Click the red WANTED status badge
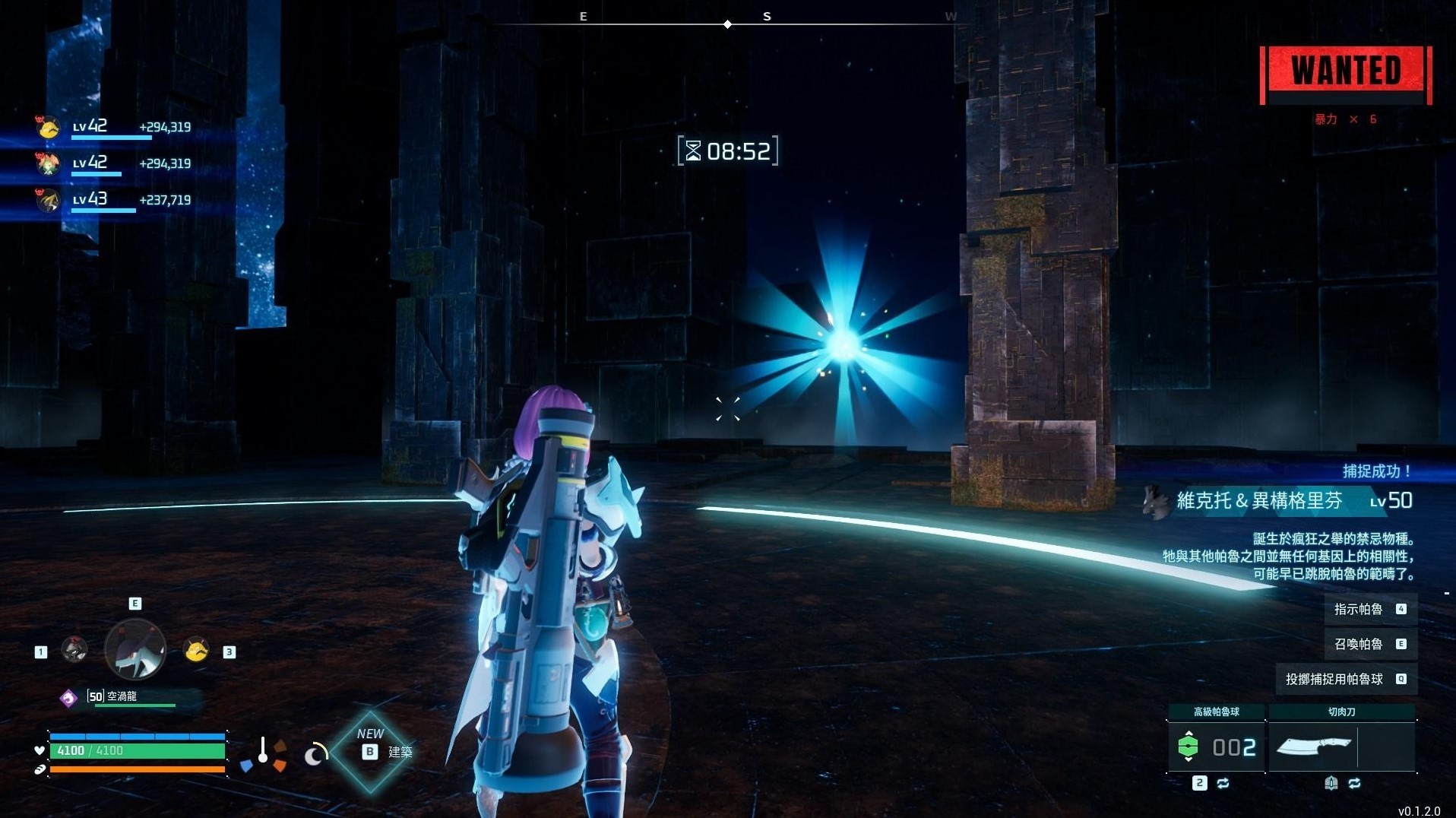This screenshot has width=1456, height=818. 1346,73
